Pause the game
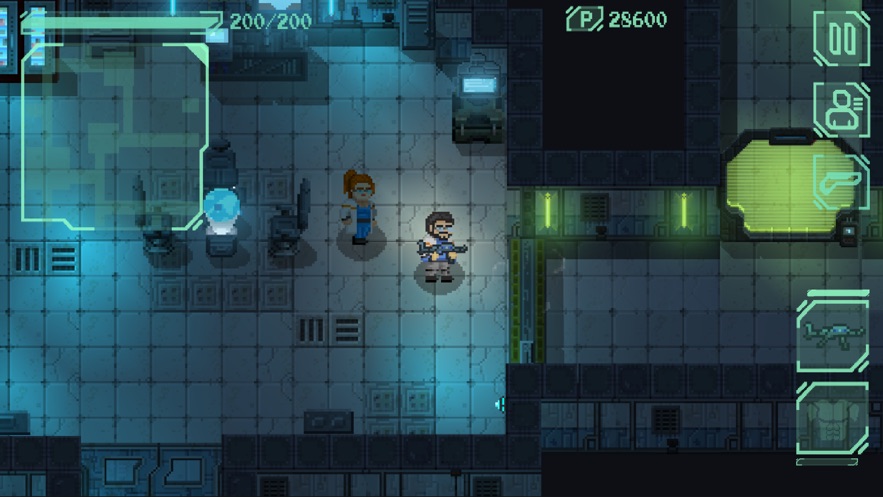The width and height of the screenshot is (883, 497). (x=841, y=39)
